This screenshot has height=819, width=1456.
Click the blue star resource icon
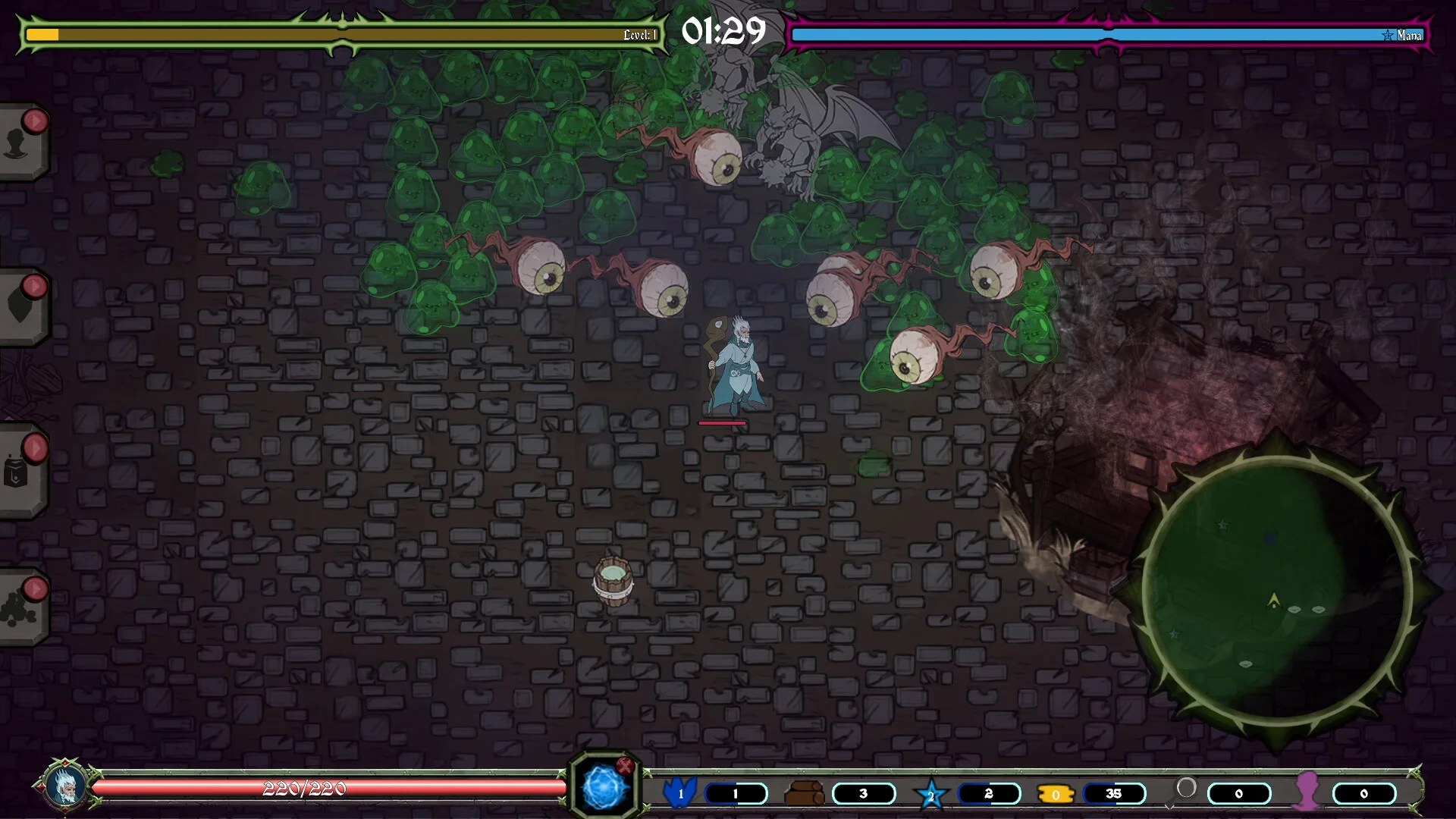click(x=931, y=794)
